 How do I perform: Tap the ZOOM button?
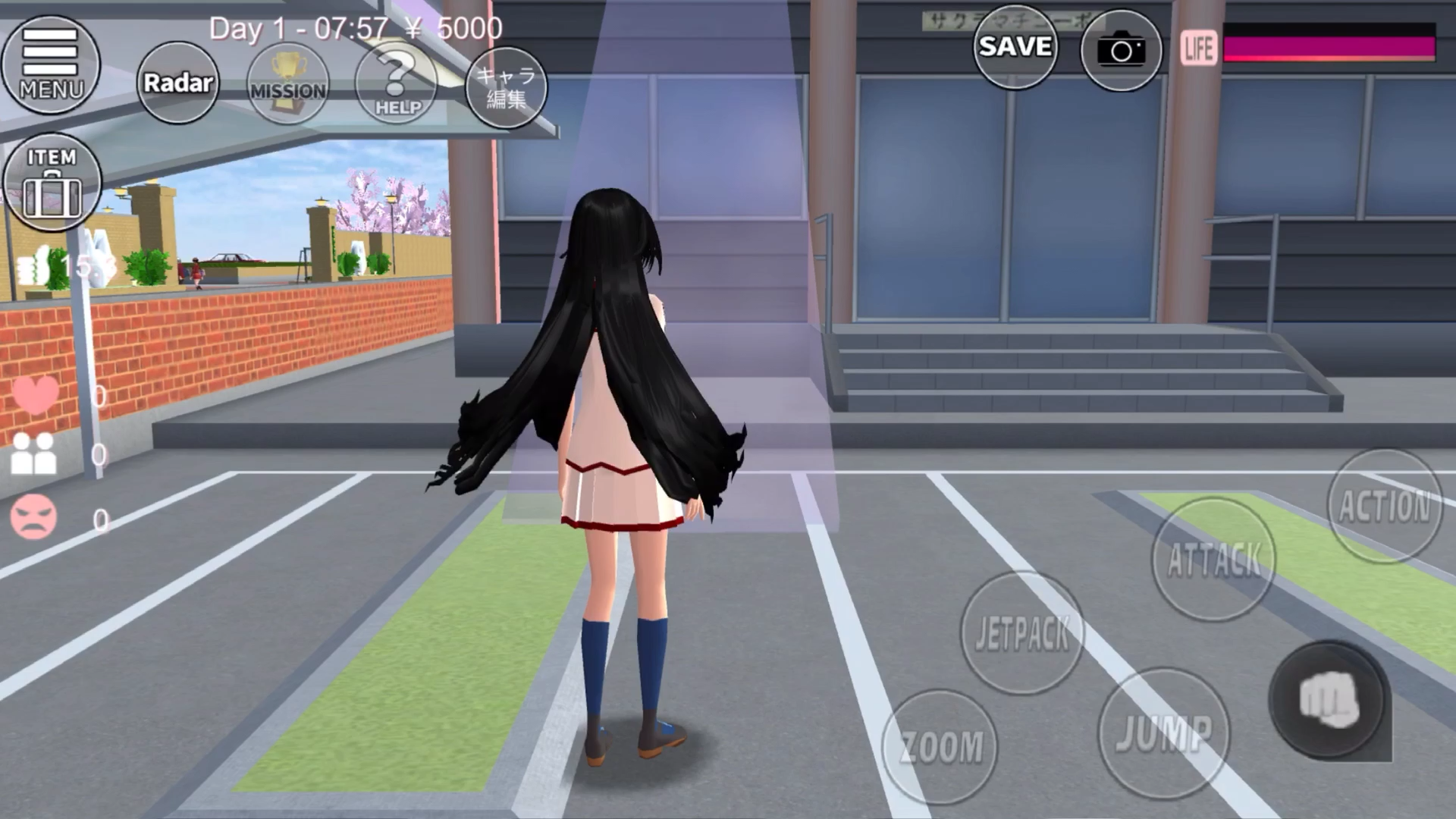(940, 747)
